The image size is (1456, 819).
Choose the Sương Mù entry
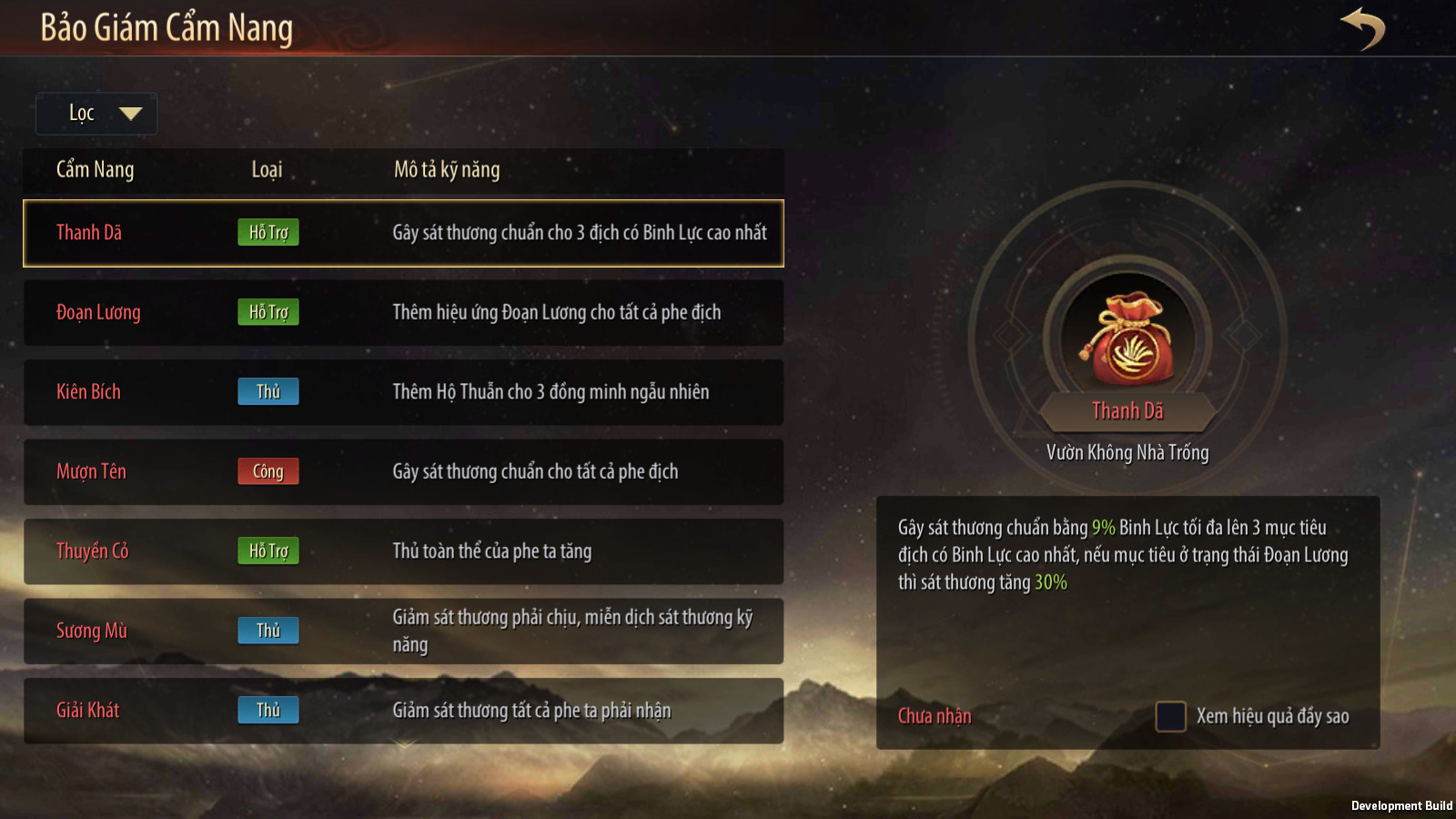tap(403, 631)
